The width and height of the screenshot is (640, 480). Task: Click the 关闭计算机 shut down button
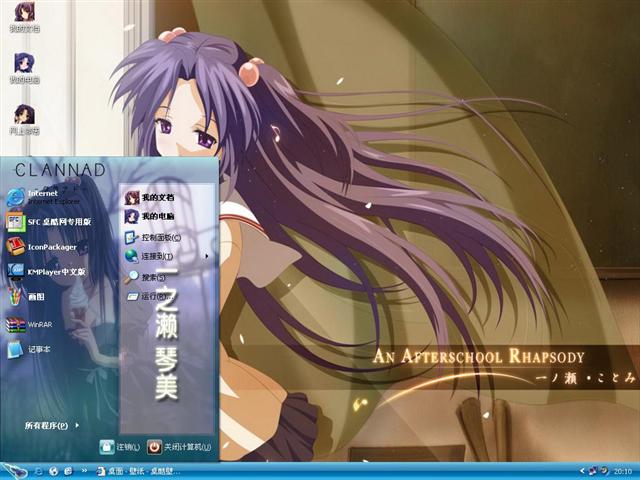coord(180,446)
